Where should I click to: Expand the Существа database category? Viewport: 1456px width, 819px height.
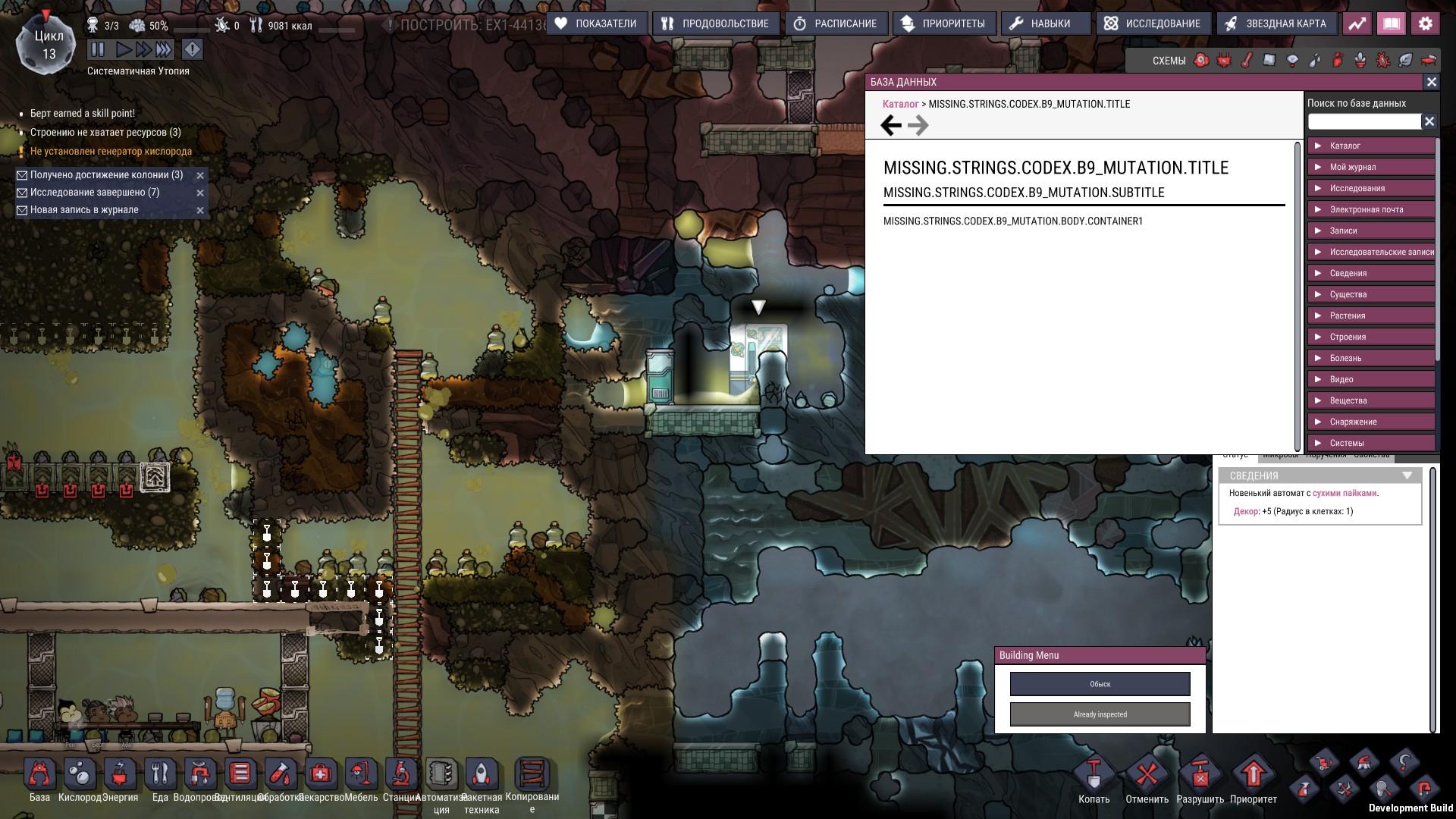pos(1370,294)
